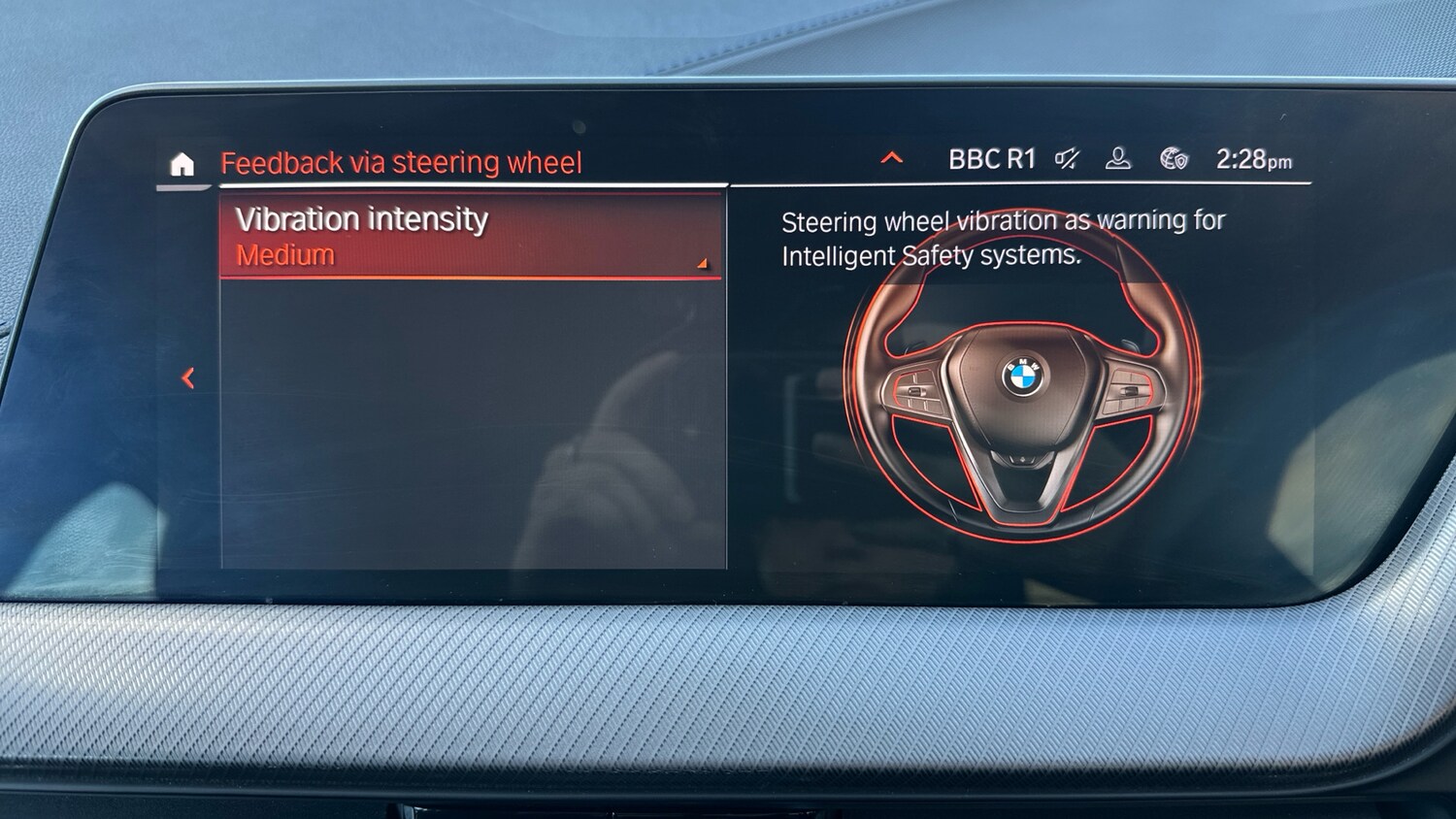Expand the status bar up-arrow
The width and height of the screenshot is (1456, 819).
click(x=891, y=158)
